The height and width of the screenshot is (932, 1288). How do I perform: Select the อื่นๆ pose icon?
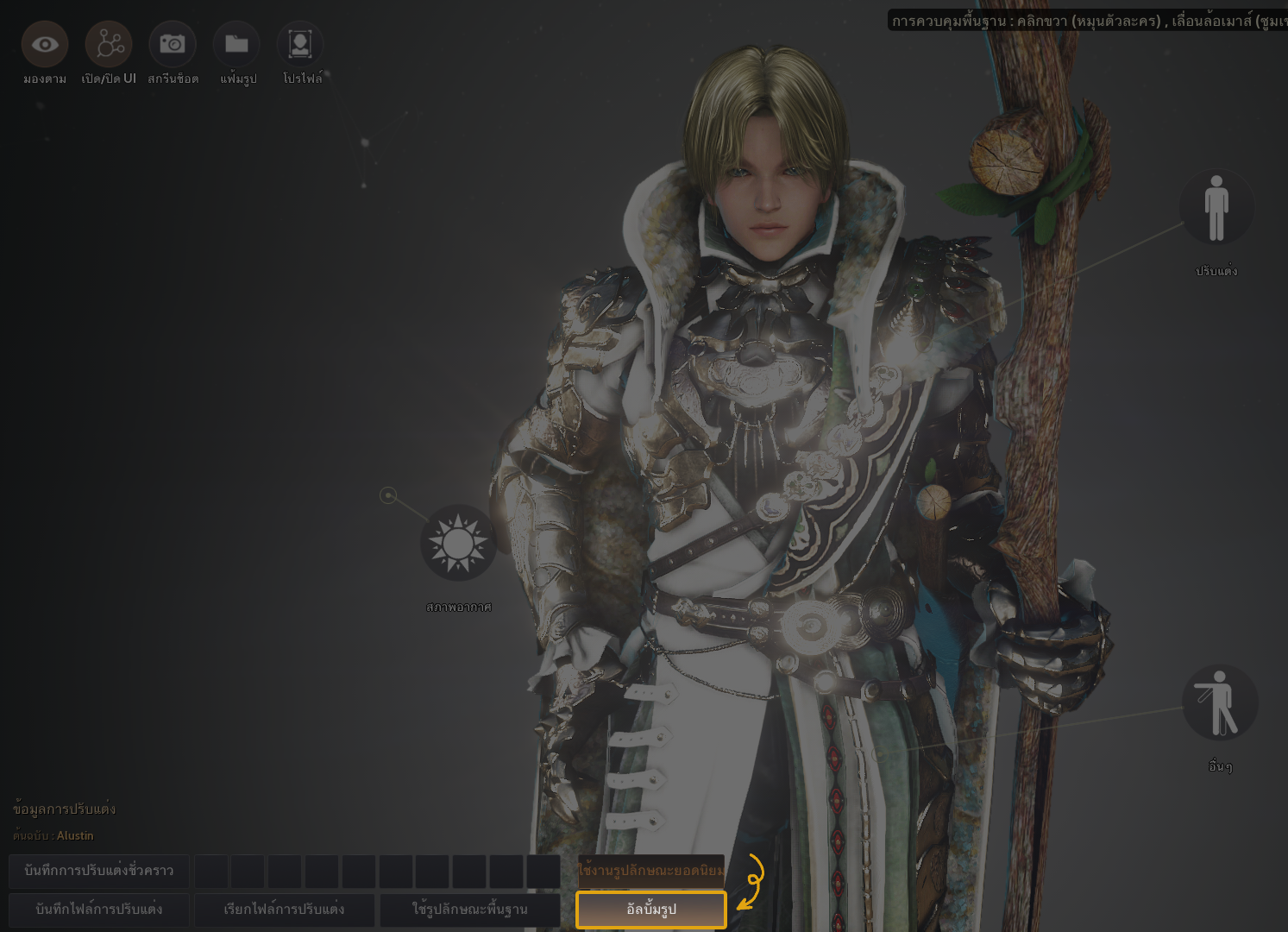(1219, 702)
